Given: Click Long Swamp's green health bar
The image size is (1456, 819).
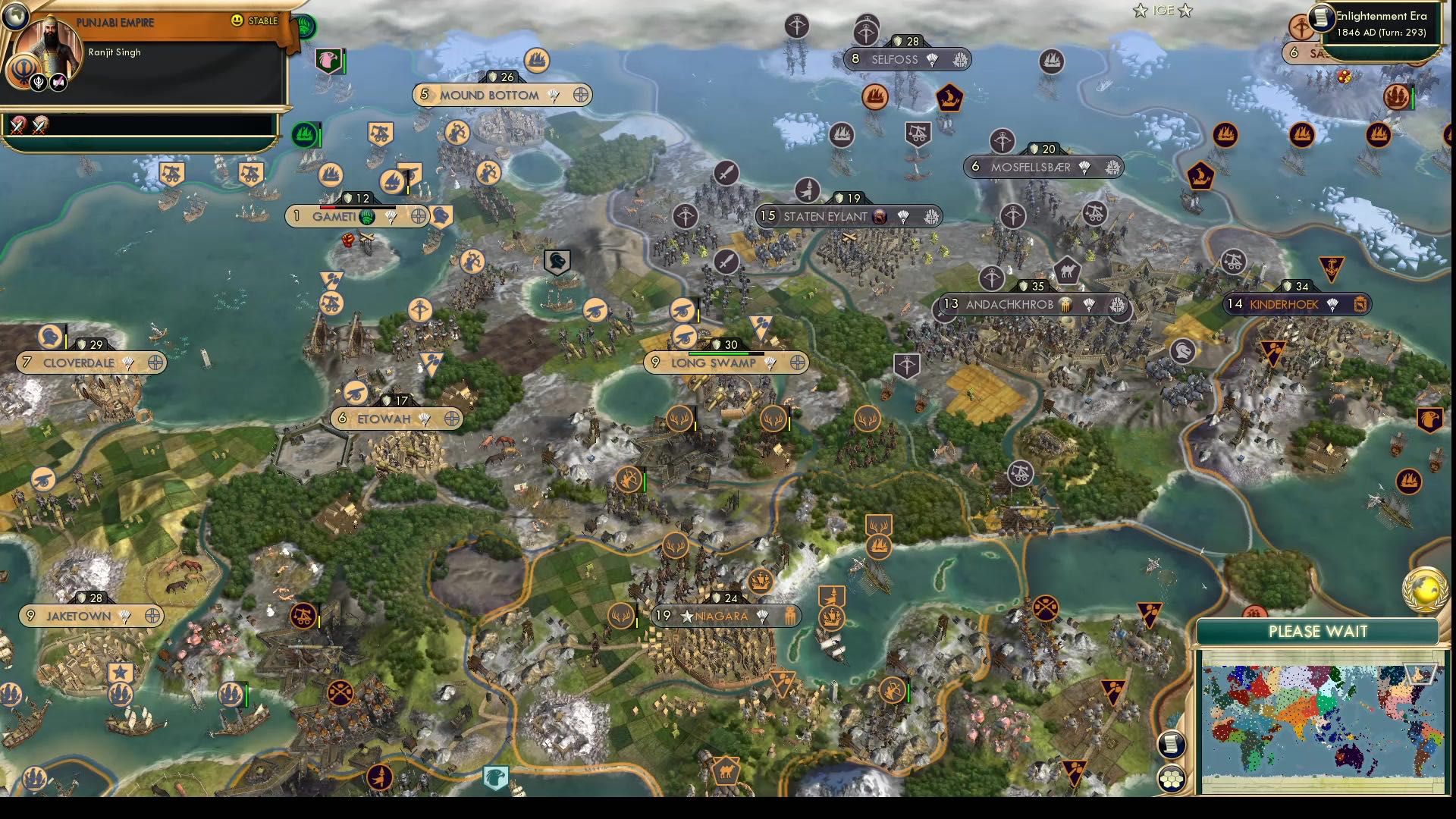Looking at the screenshot, I should tap(720, 352).
